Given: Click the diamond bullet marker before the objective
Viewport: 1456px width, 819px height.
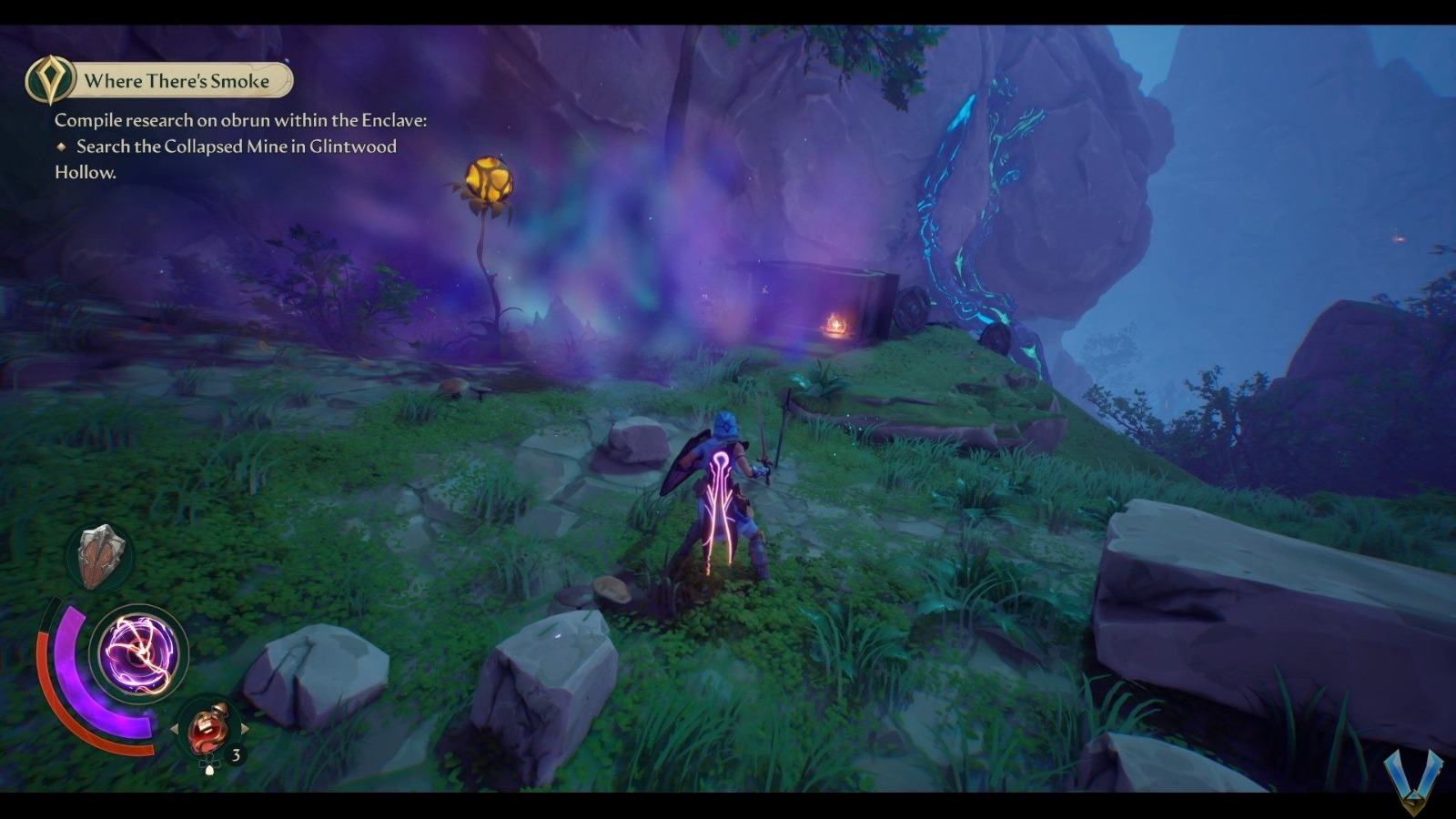Looking at the screenshot, I should click(x=64, y=147).
